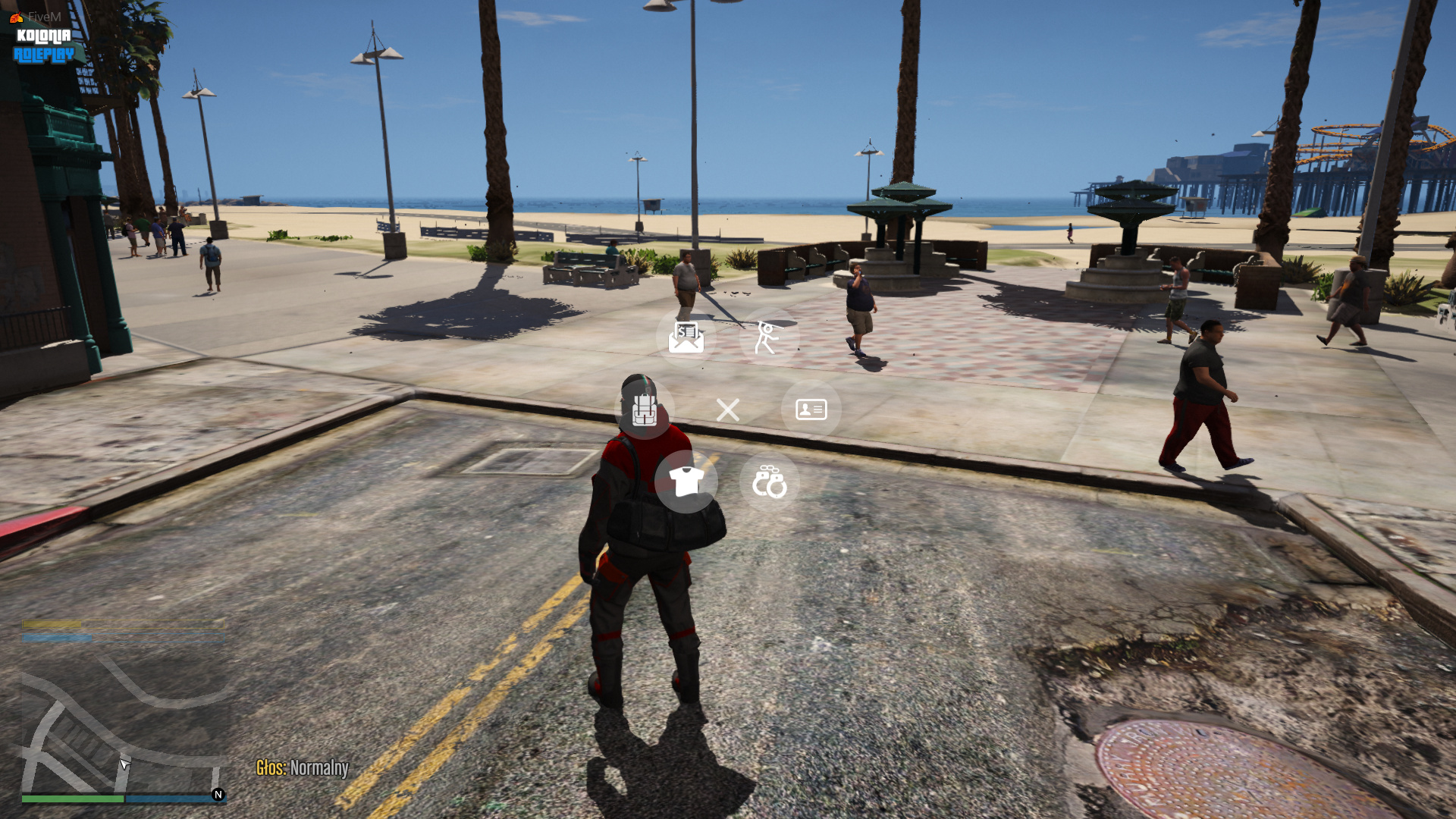Click the N compass marker on the minimap
The height and width of the screenshot is (819, 1456).
[x=218, y=795]
